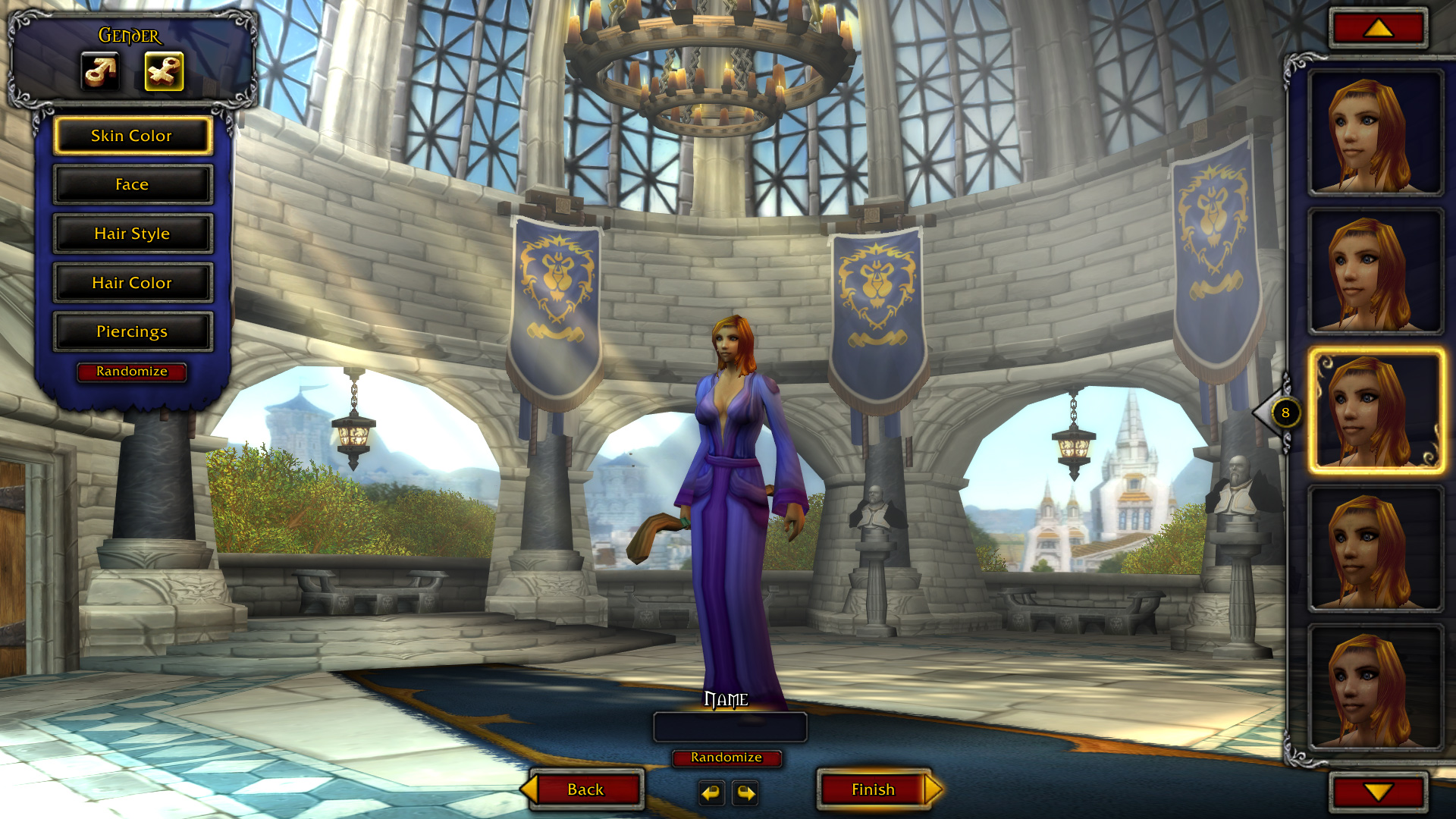Randomize the character's appearance
Image resolution: width=1456 pixels, height=819 pixels.
pyautogui.click(x=132, y=372)
